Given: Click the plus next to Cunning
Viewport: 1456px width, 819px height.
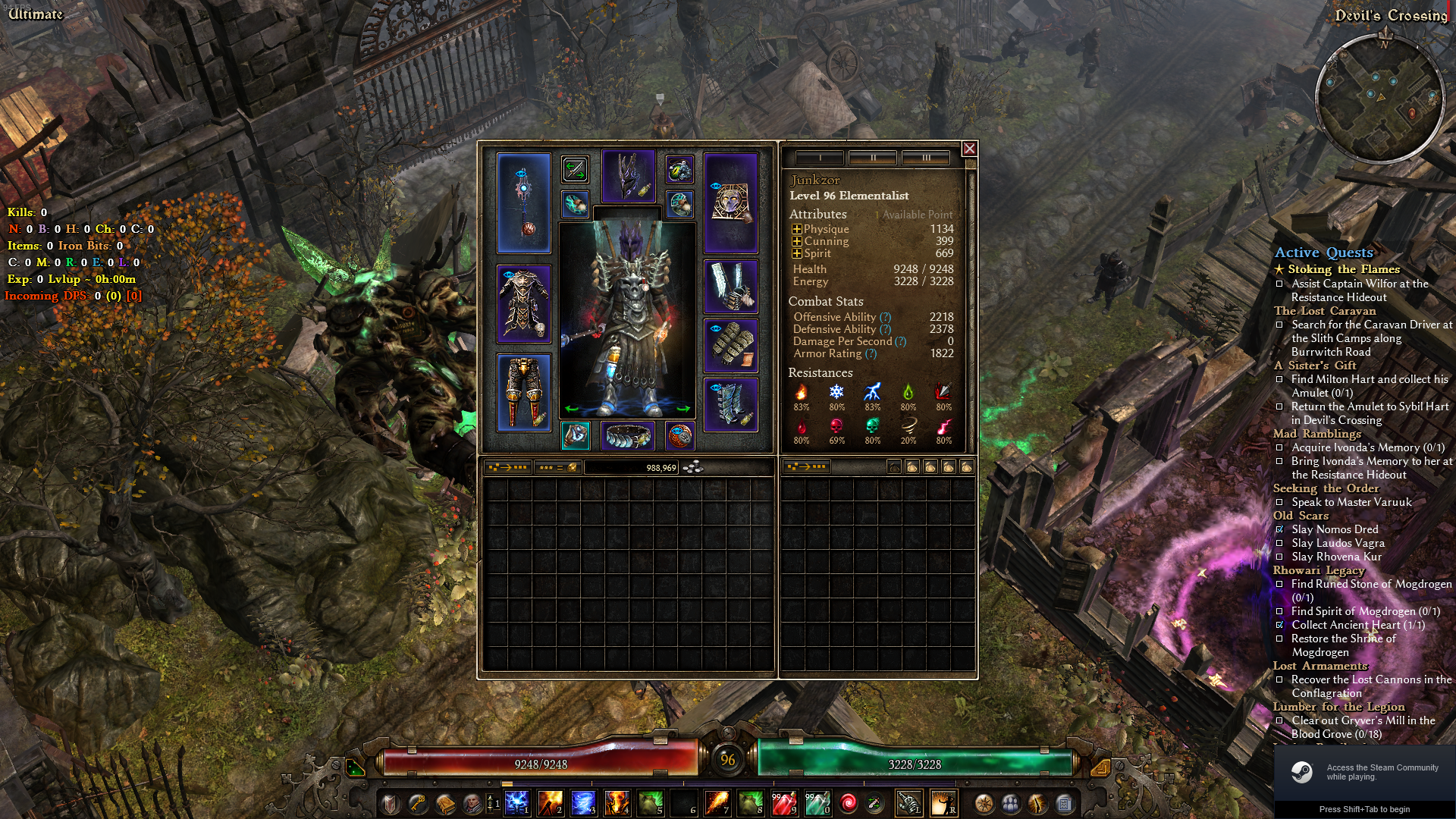Looking at the screenshot, I should [796, 241].
